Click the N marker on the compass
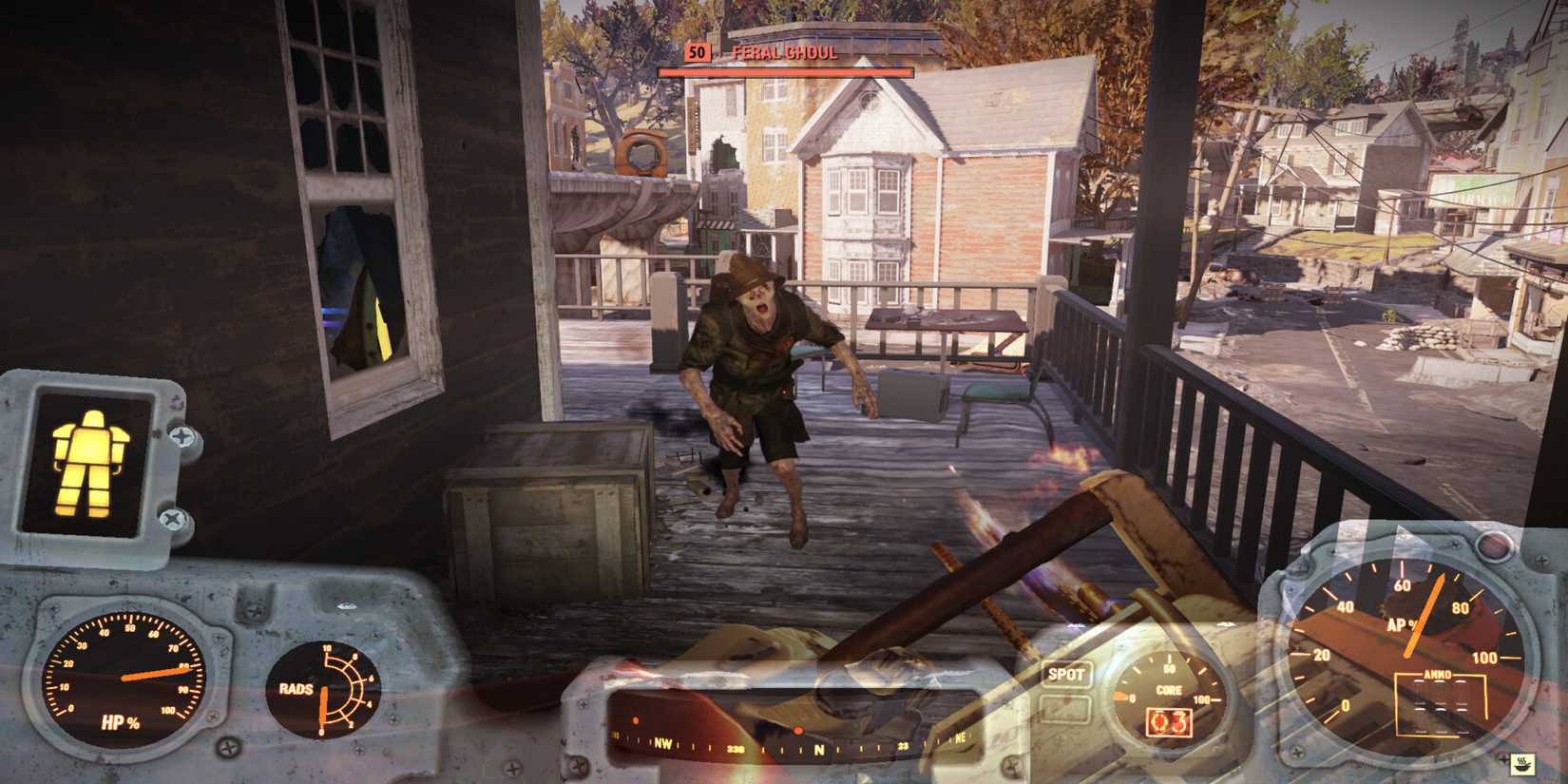This screenshot has height=784, width=1568. coord(819,748)
